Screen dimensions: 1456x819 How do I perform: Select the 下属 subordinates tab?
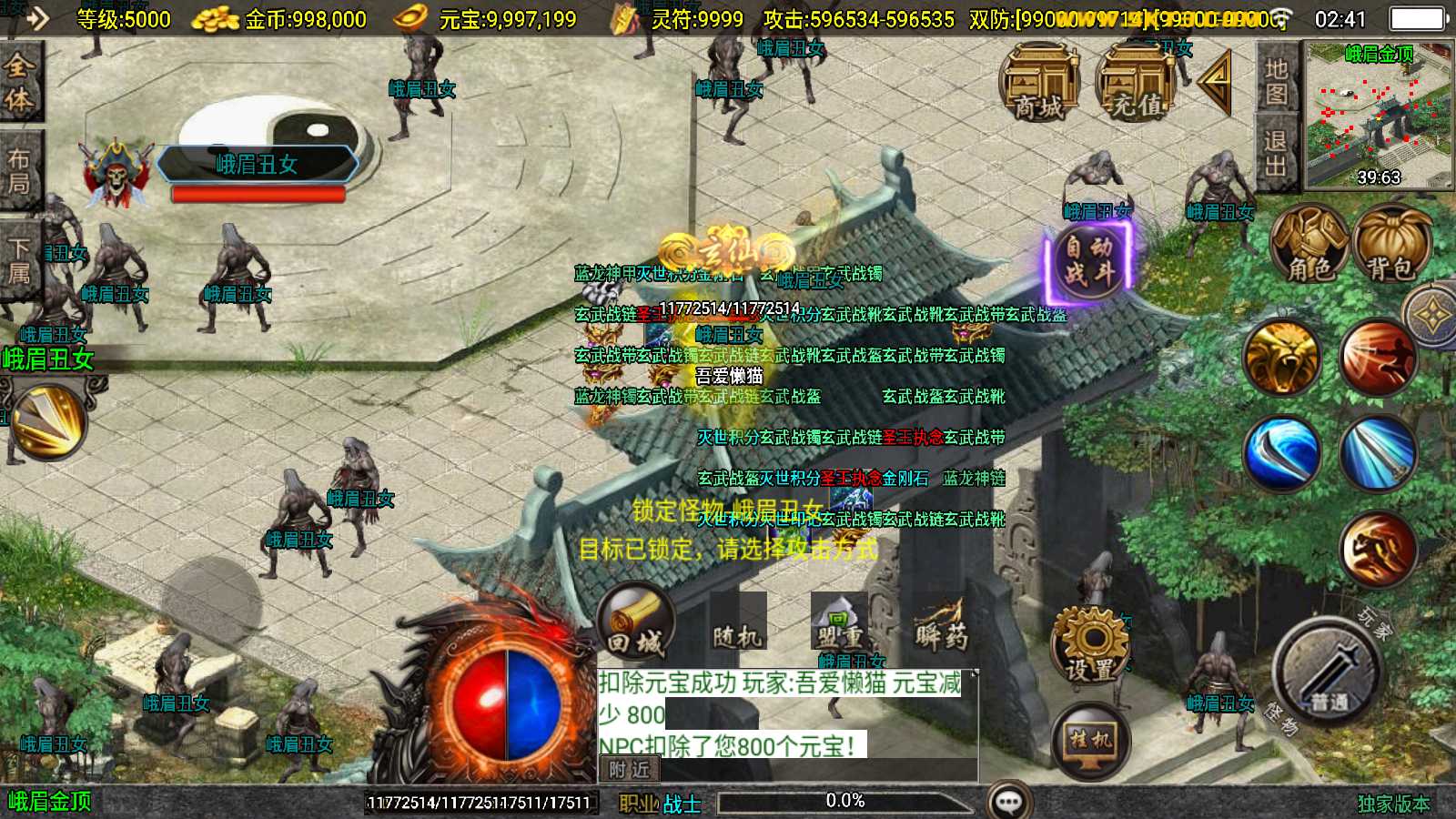(19, 259)
